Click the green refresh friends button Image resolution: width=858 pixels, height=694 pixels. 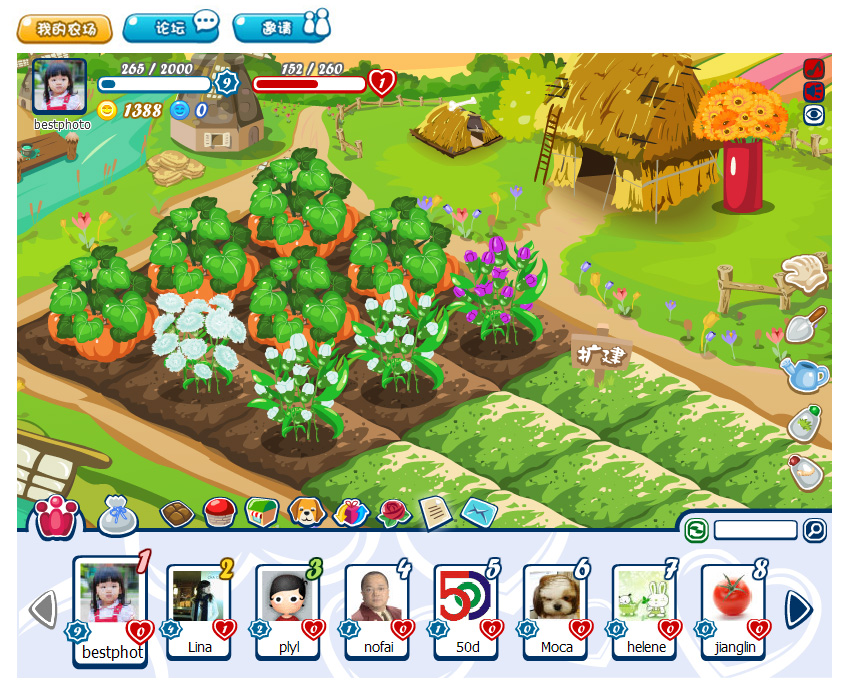point(697,530)
